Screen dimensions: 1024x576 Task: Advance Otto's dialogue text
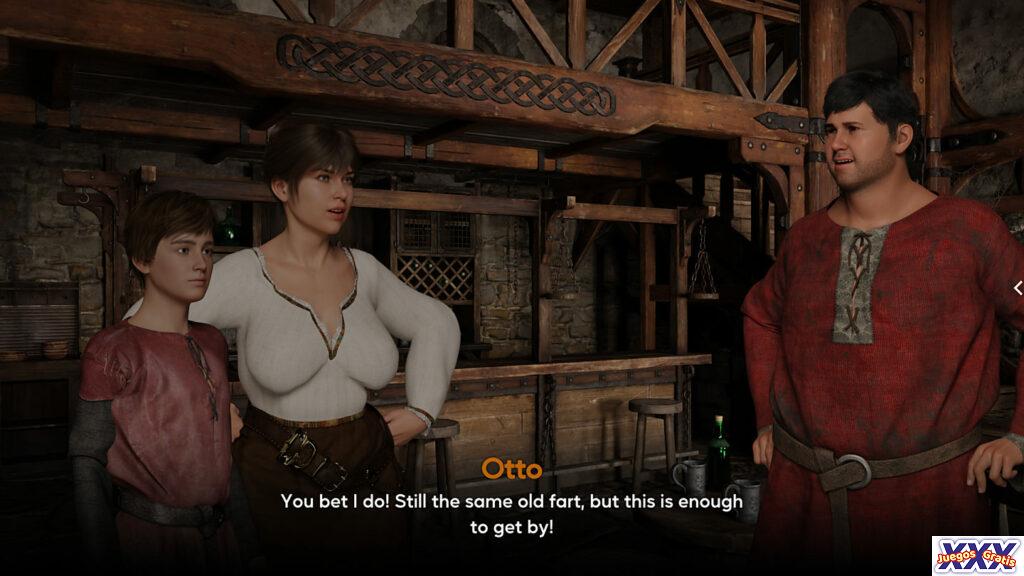[511, 513]
